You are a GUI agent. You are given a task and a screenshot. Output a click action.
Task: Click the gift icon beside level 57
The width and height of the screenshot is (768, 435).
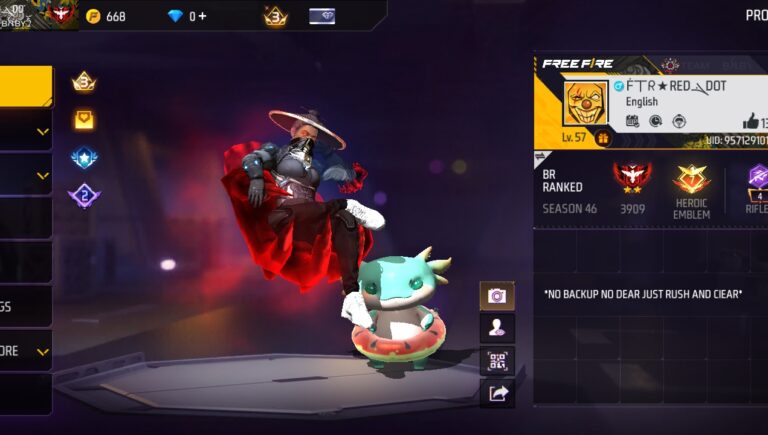[604, 138]
